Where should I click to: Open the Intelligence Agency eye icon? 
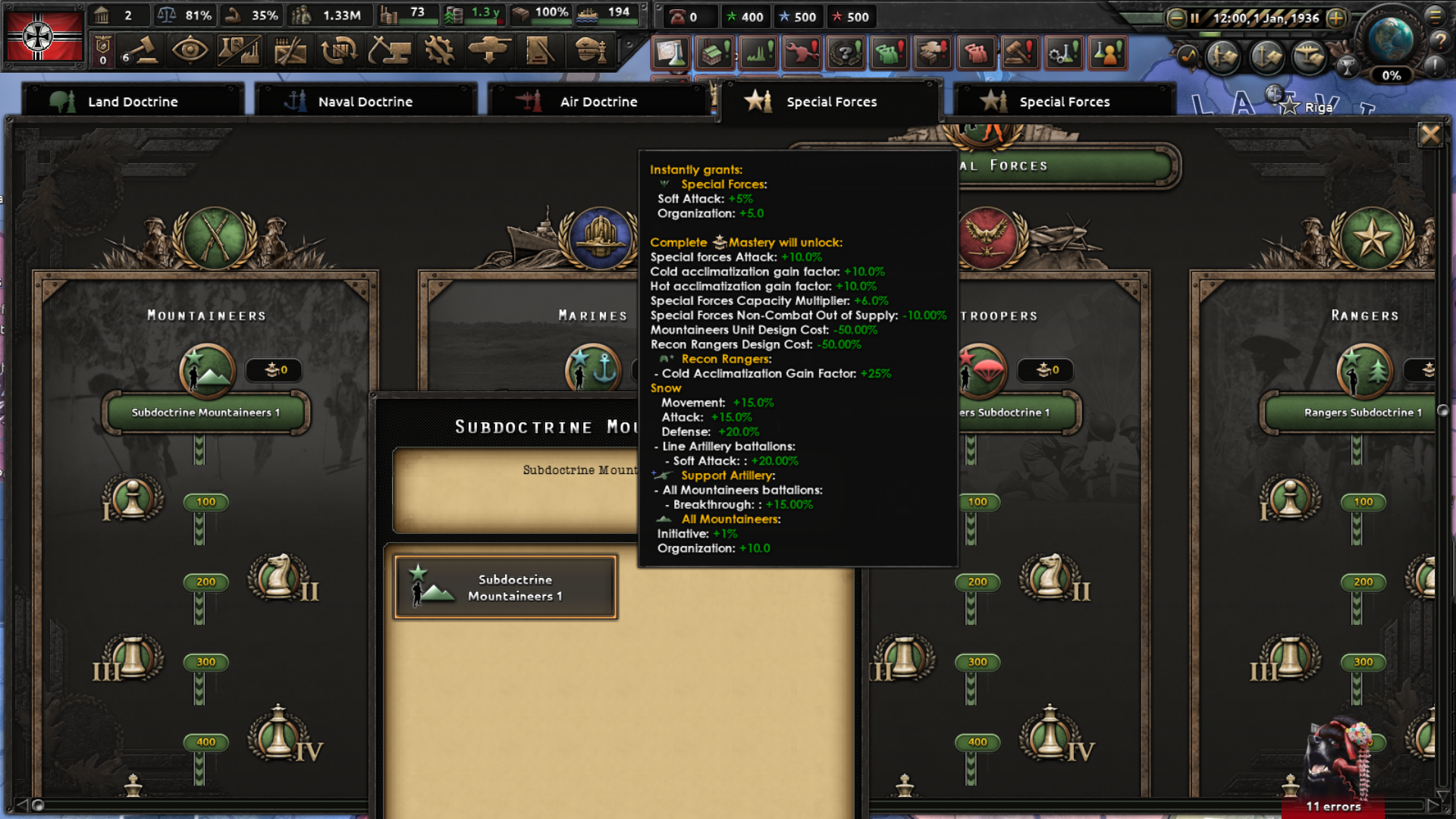click(x=191, y=50)
